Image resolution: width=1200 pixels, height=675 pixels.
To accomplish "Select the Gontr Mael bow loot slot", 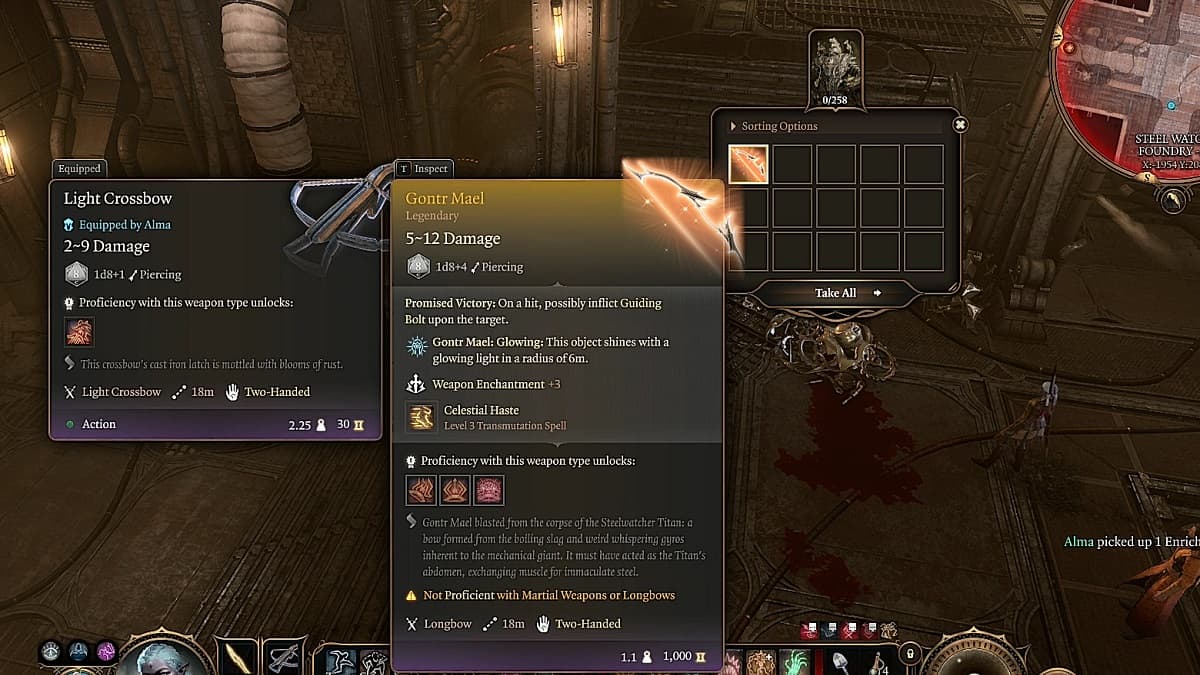I will (x=748, y=165).
